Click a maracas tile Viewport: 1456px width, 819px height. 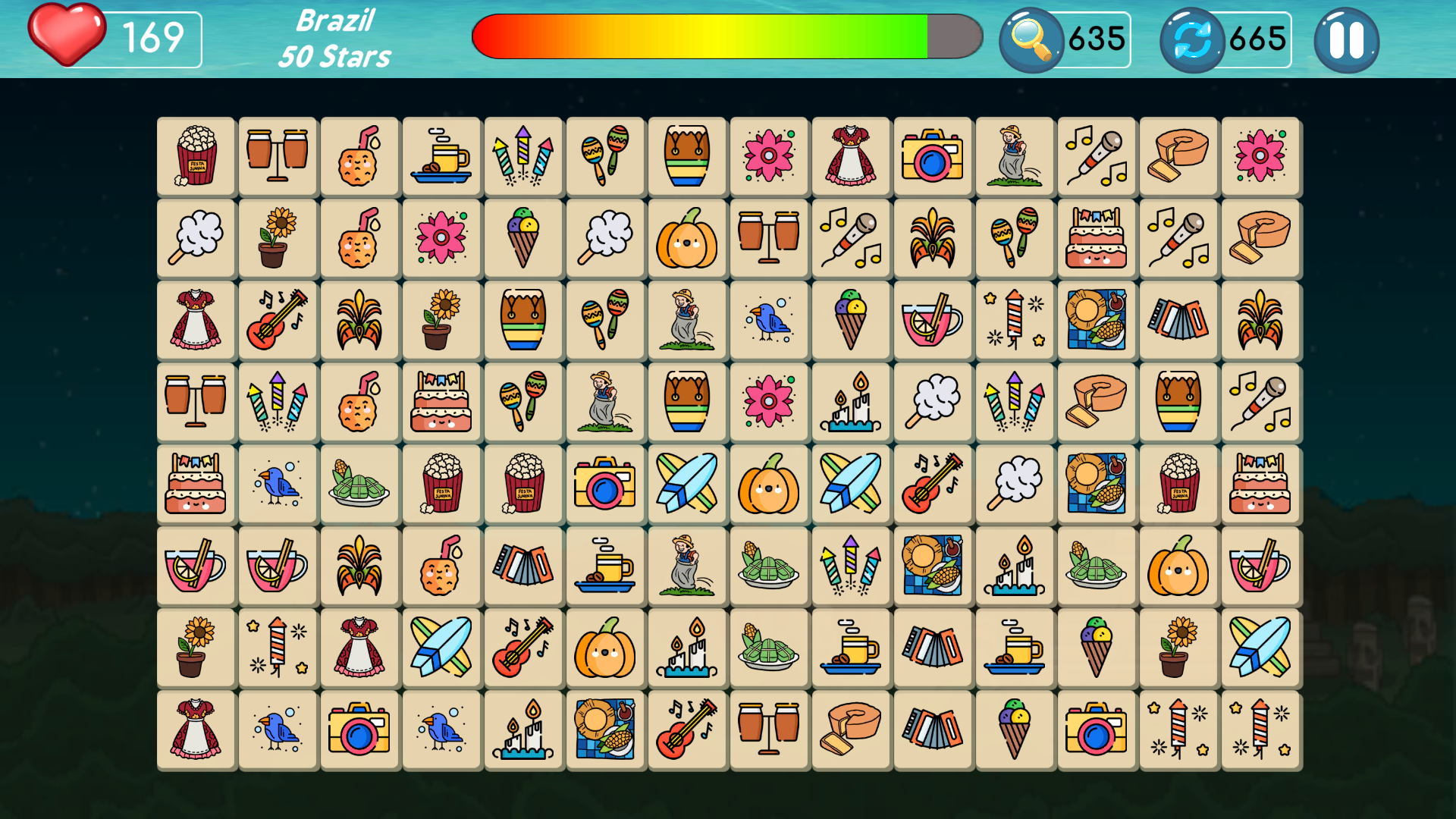[604, 157]
